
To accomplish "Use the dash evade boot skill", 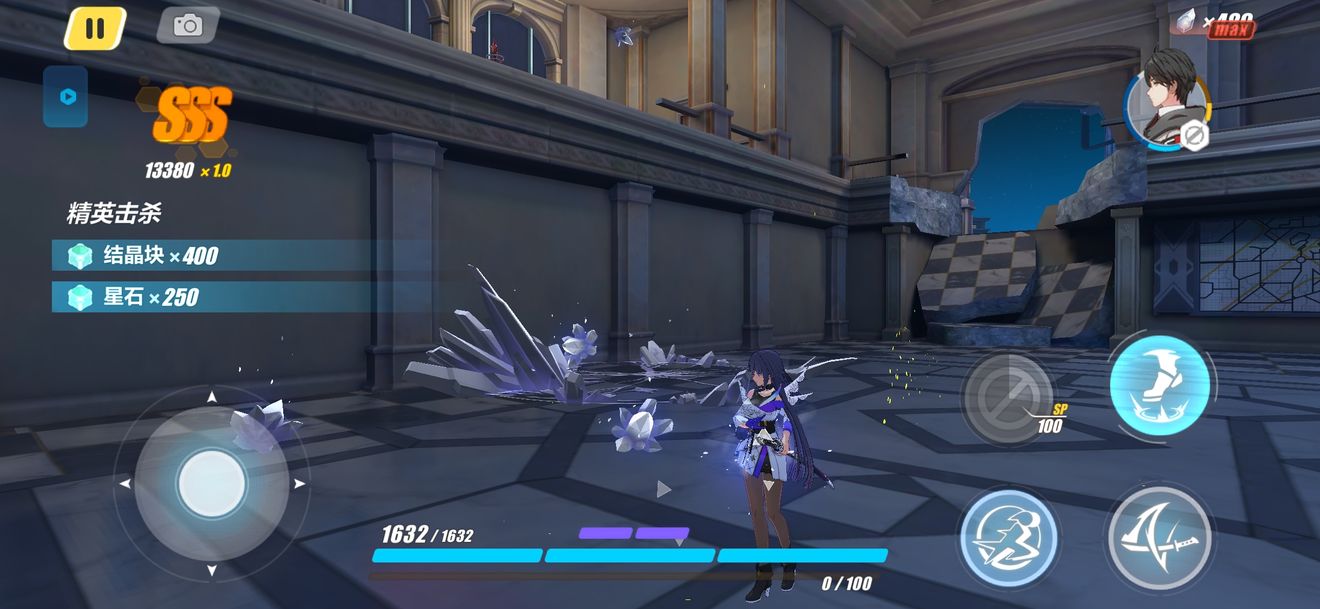I will [x=1160, y=385].
